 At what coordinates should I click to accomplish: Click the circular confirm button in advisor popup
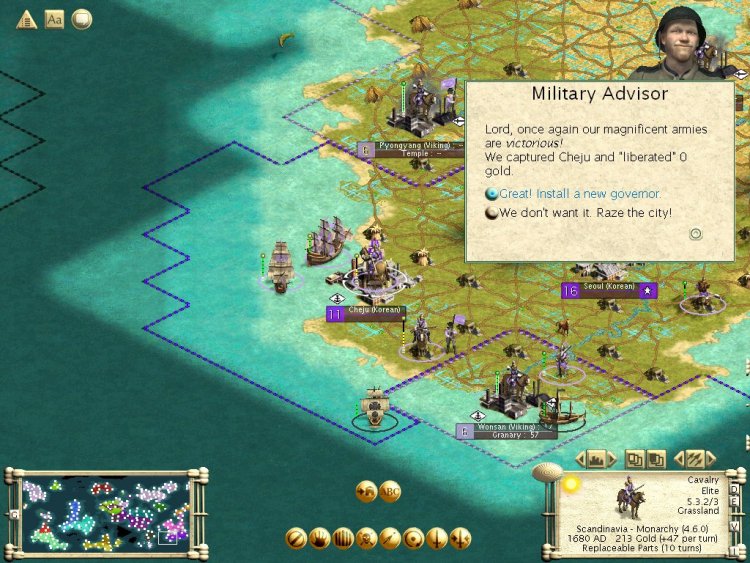[696, 234]
